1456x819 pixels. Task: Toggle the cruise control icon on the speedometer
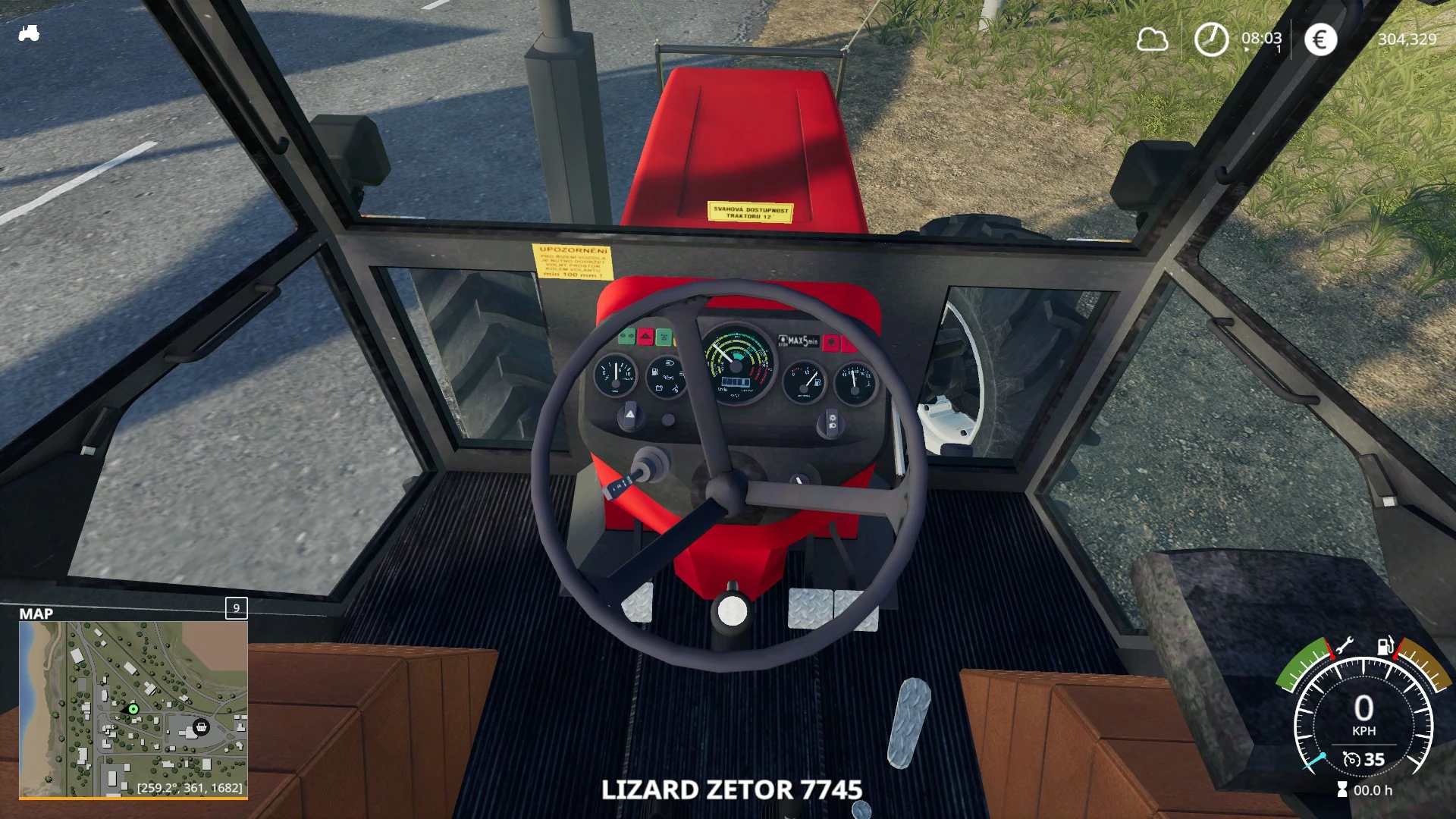1351,759
